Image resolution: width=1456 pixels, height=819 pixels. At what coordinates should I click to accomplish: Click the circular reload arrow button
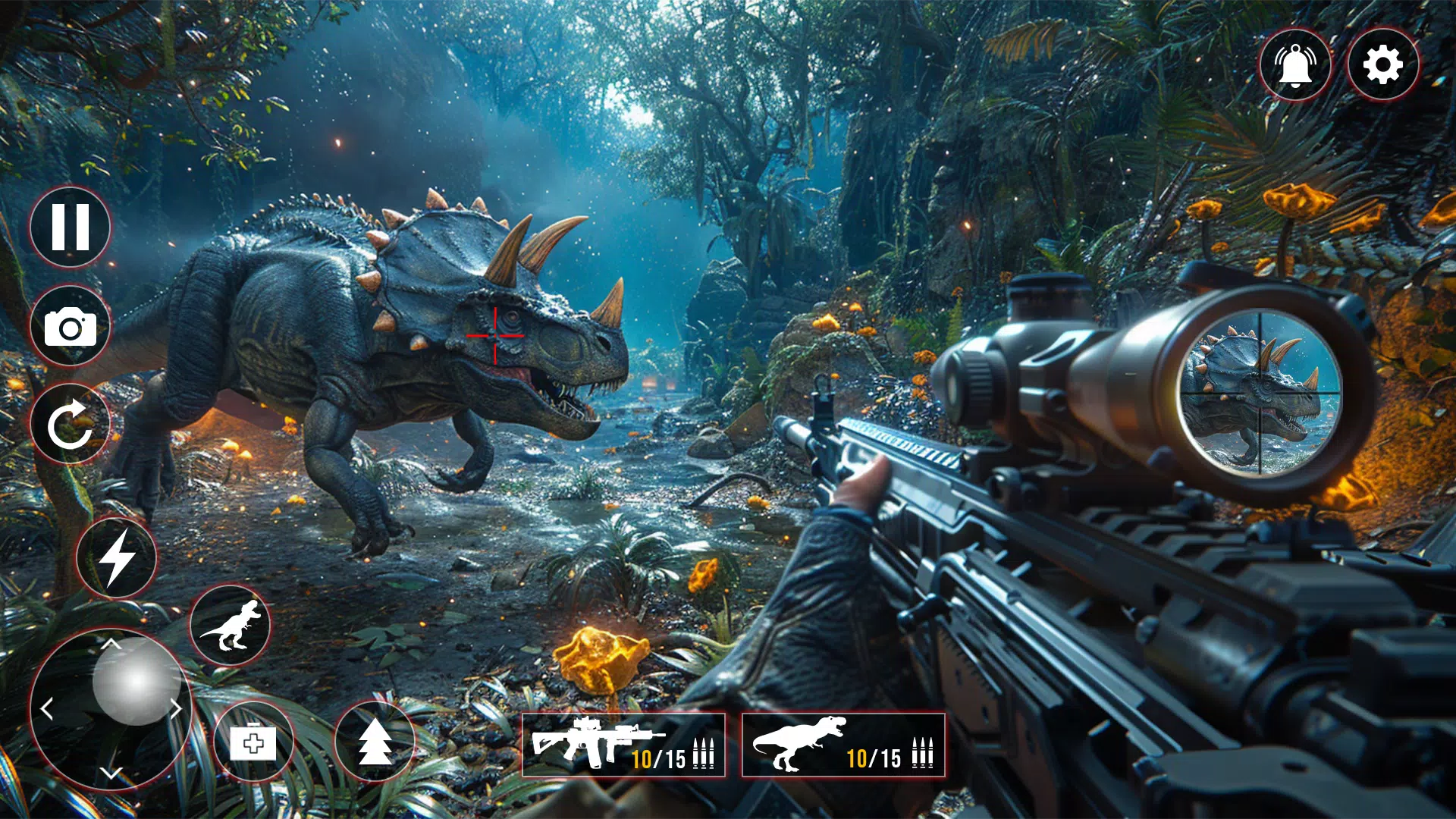(71, 425)
